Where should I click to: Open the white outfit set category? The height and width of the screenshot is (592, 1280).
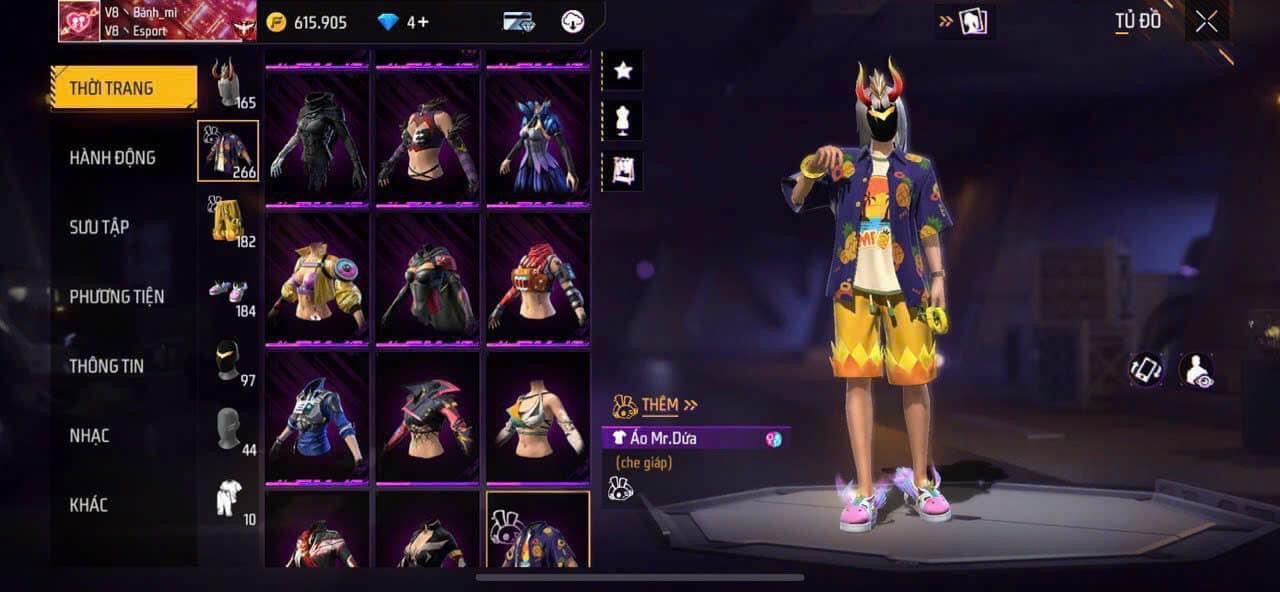coord(229,498)
